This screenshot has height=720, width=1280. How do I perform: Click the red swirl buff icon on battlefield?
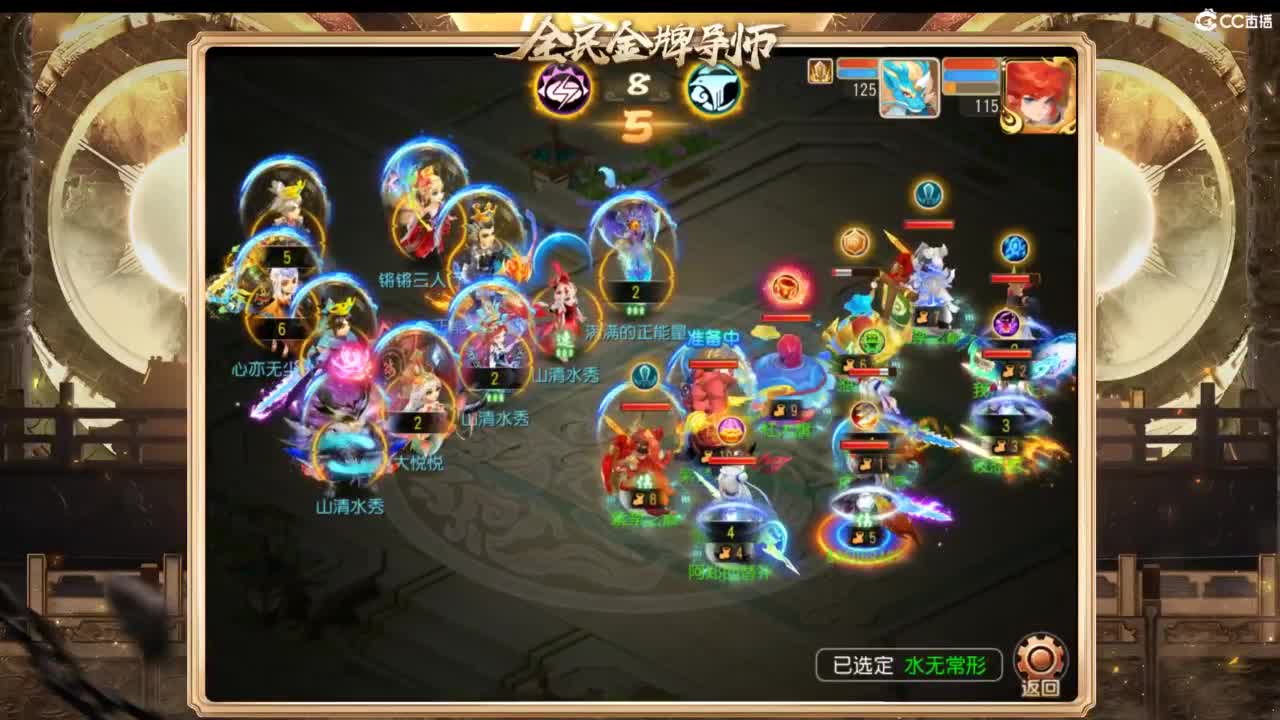coord(788,289)
